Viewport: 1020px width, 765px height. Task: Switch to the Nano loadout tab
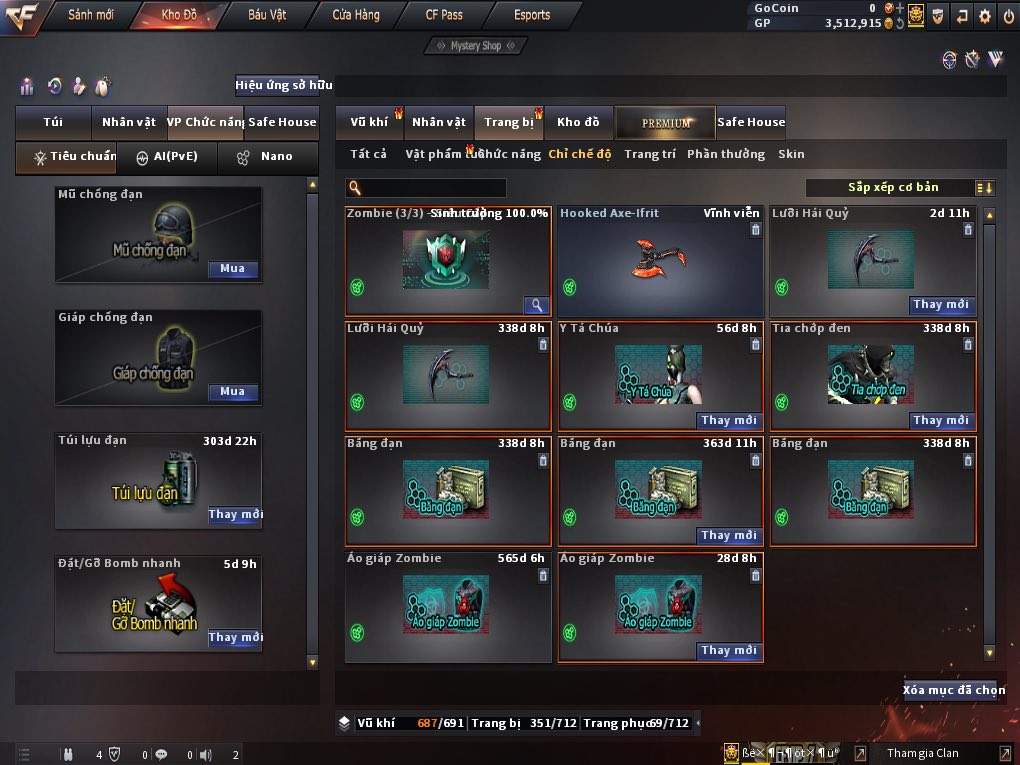click(268, 156)
